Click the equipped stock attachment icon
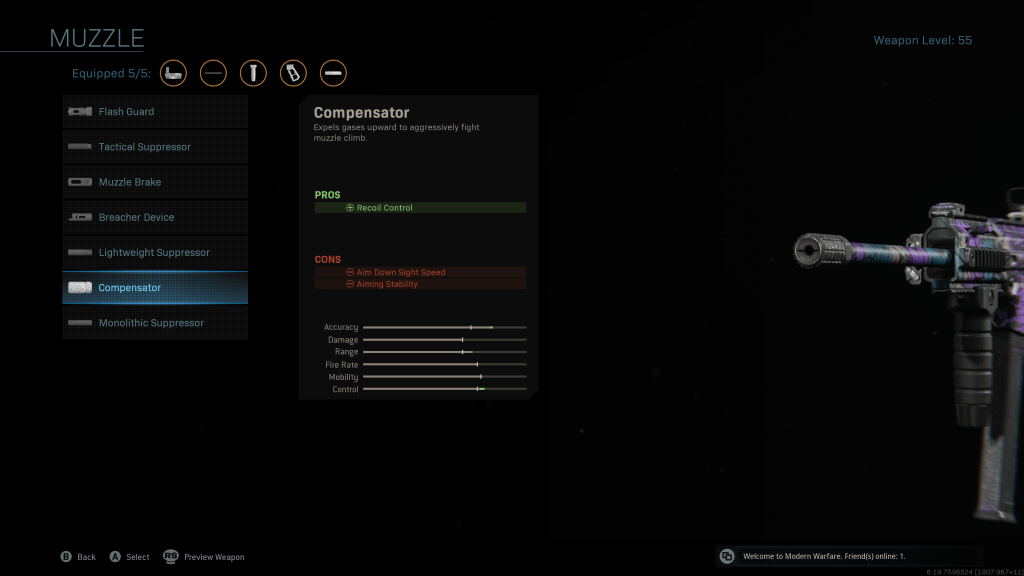Screen dimensions: 1024x576 173,73
